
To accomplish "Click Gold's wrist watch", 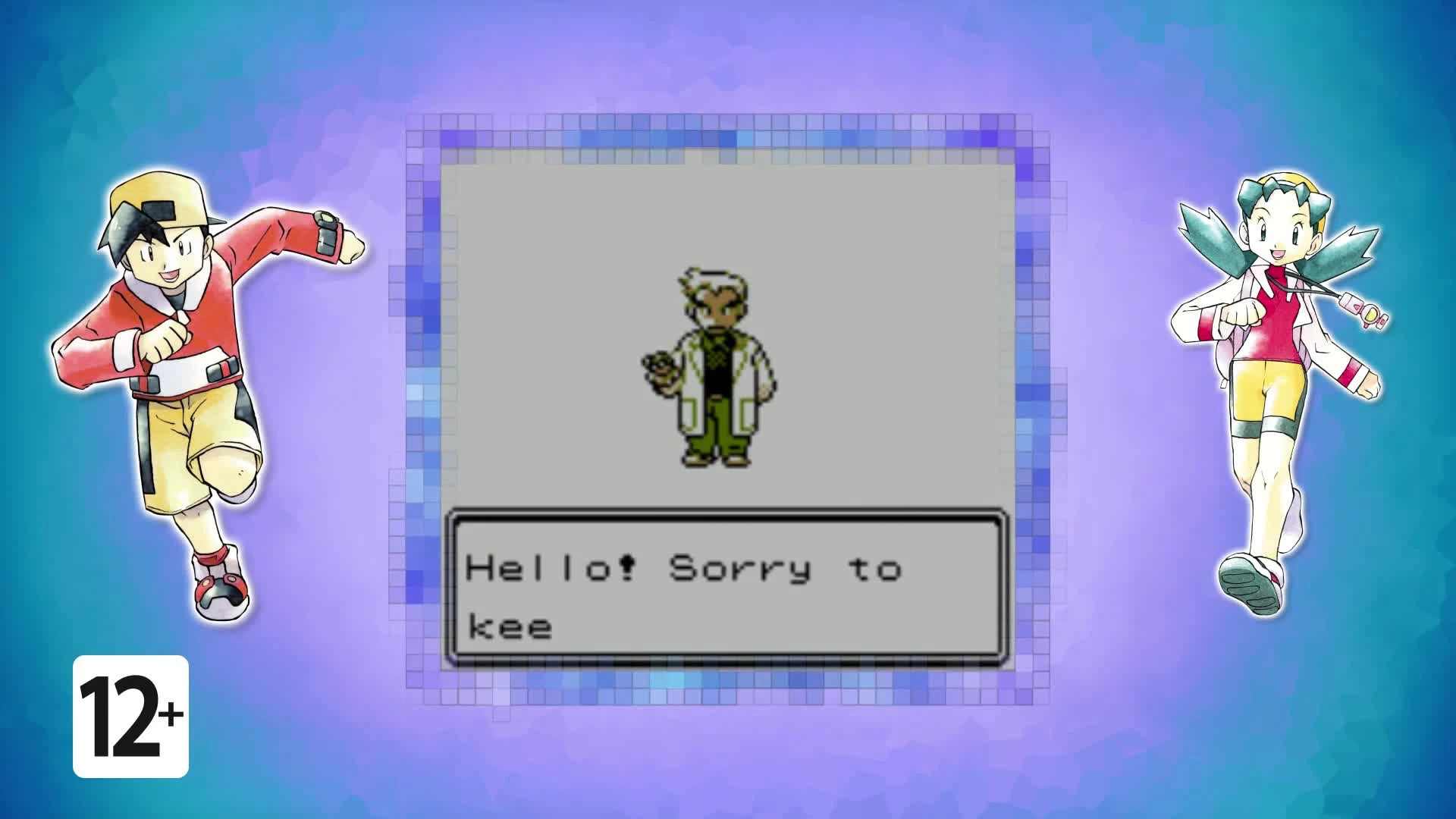I will tap(326, 235).
